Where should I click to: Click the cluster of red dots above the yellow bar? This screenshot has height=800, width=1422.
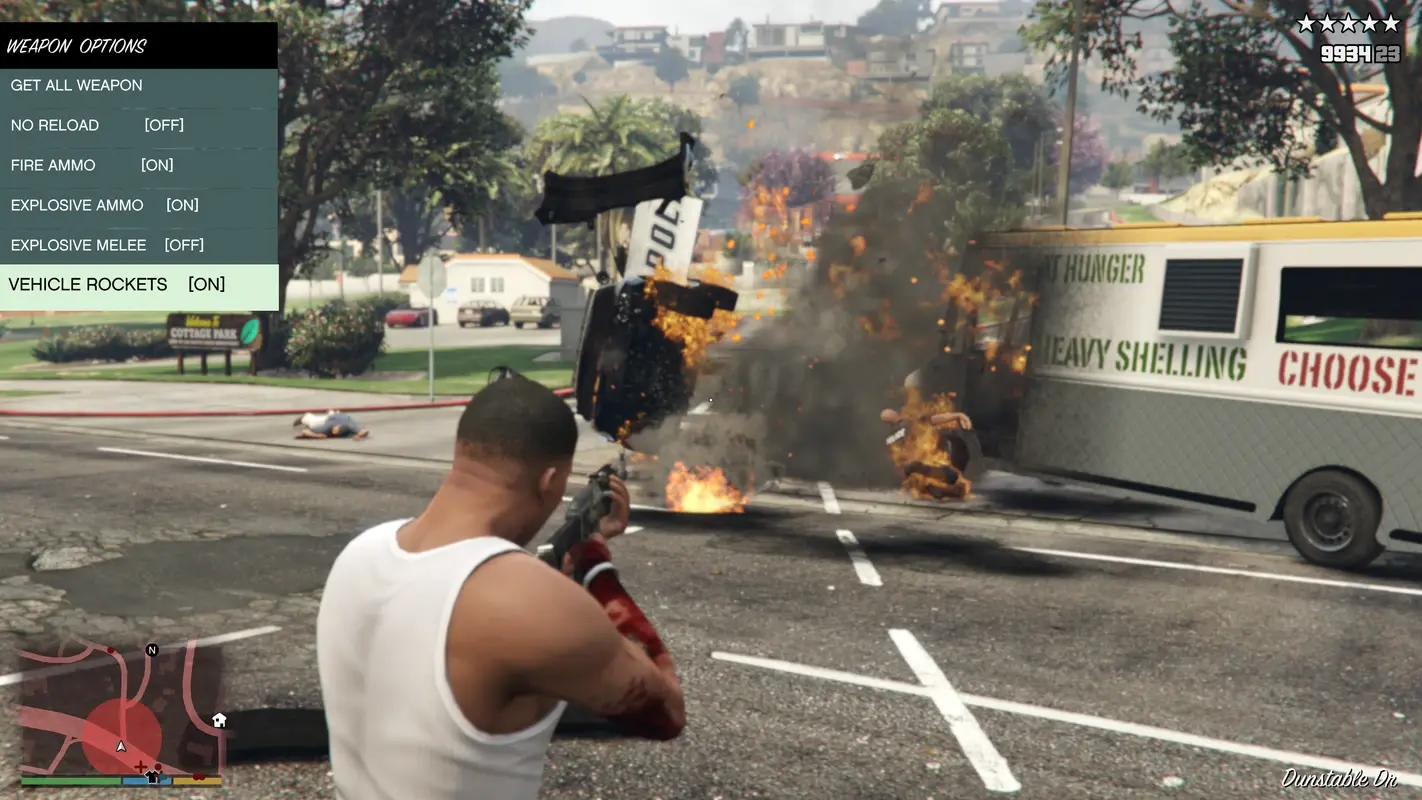(199, 777)
